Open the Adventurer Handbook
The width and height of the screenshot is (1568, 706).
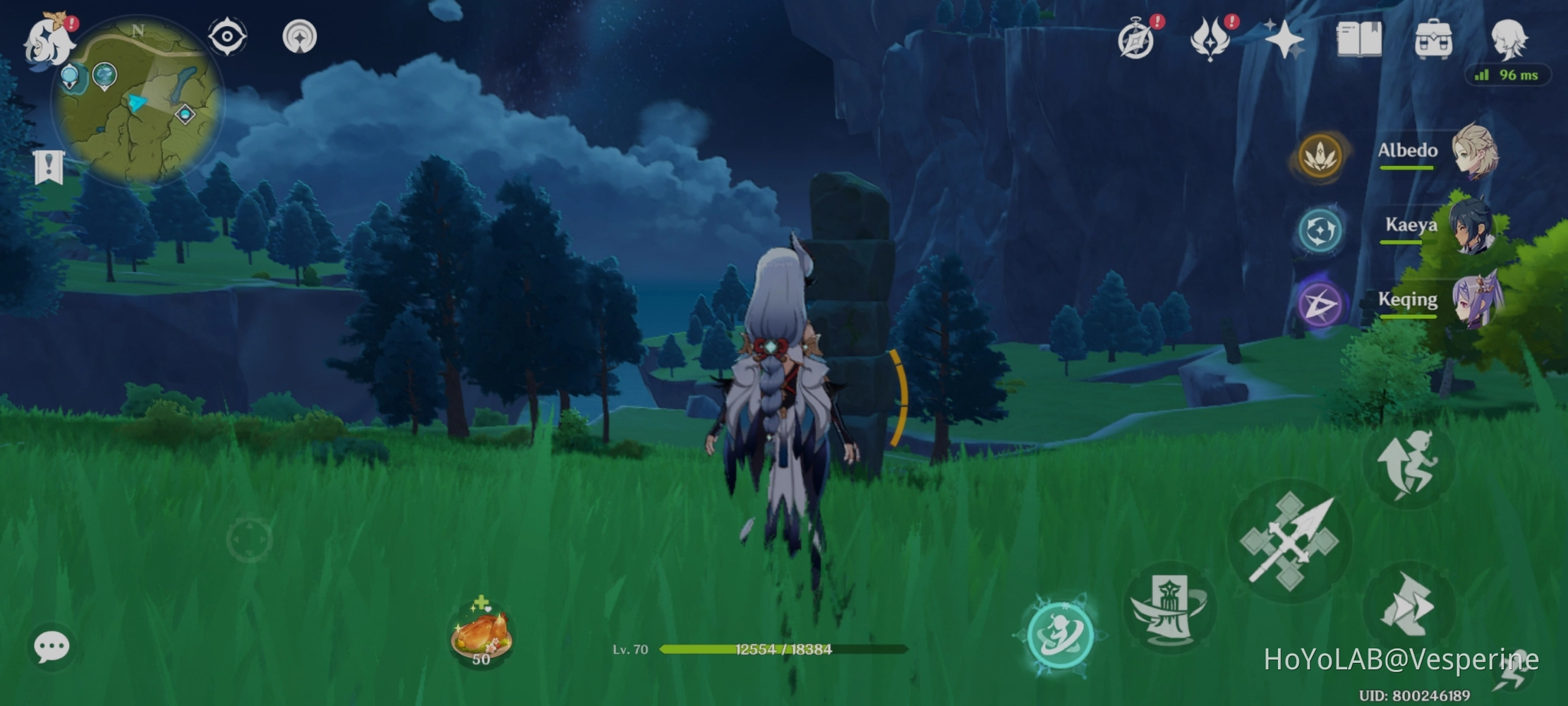[x=1358, y=40]
